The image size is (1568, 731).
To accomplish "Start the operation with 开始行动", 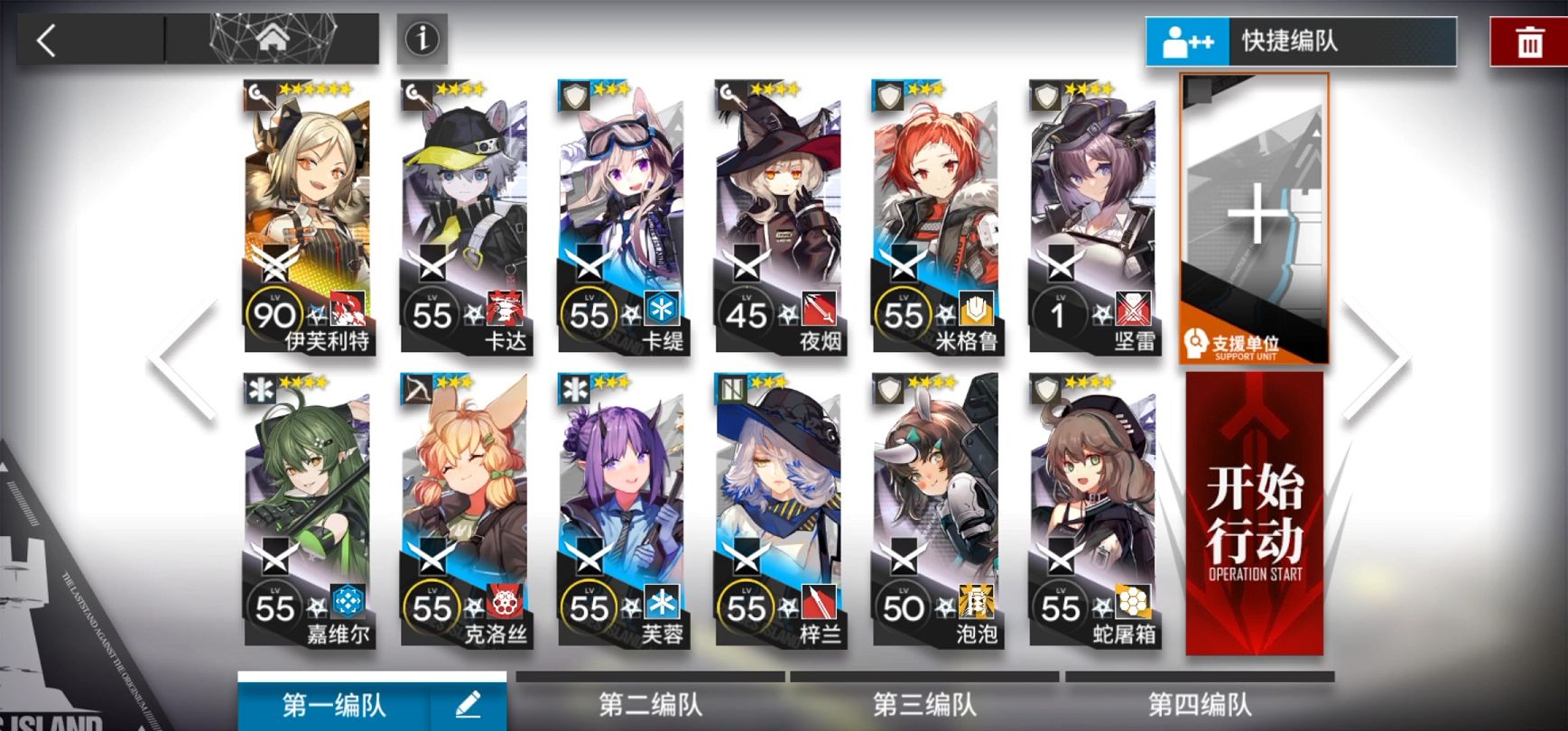I will click(1255, 514).
